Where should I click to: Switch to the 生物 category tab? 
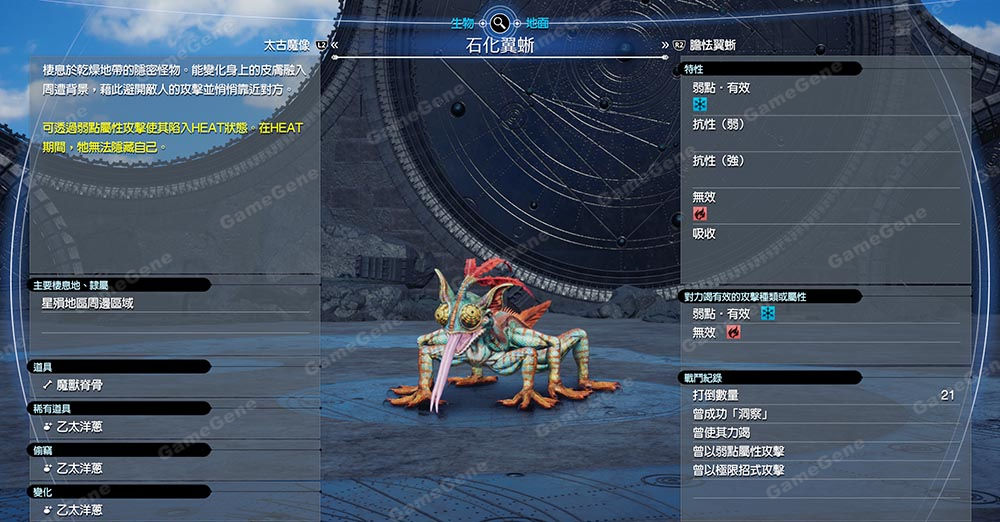click(461, 22)
